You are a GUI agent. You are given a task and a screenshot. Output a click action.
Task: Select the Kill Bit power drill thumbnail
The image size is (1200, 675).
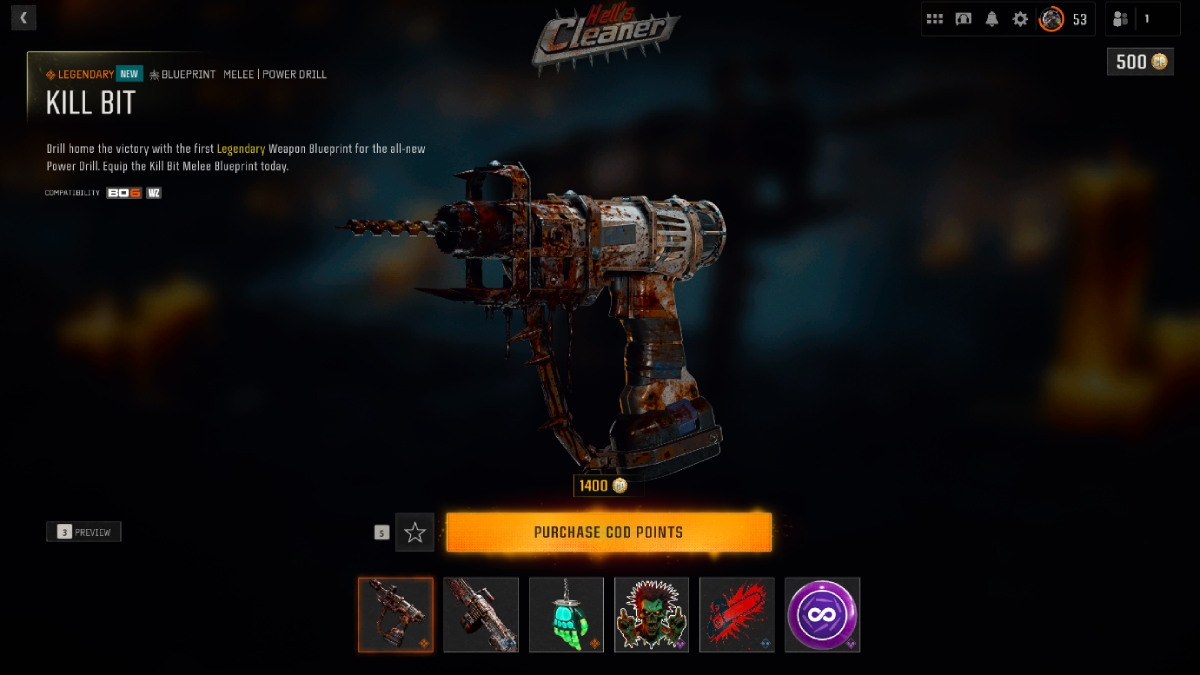396,614
